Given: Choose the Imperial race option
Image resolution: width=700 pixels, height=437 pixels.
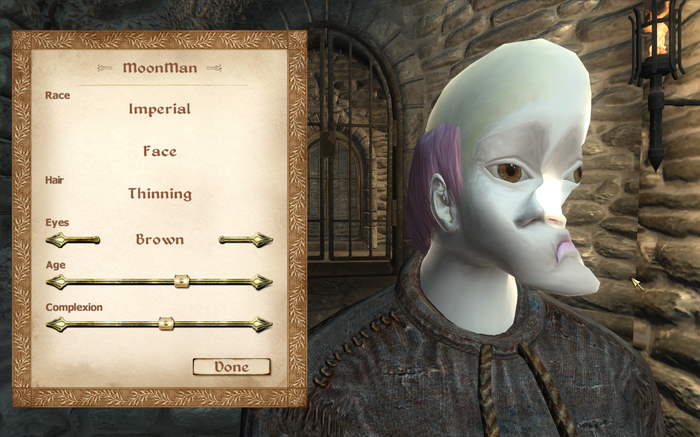Looking at the screenshot, I should point(159,109).
